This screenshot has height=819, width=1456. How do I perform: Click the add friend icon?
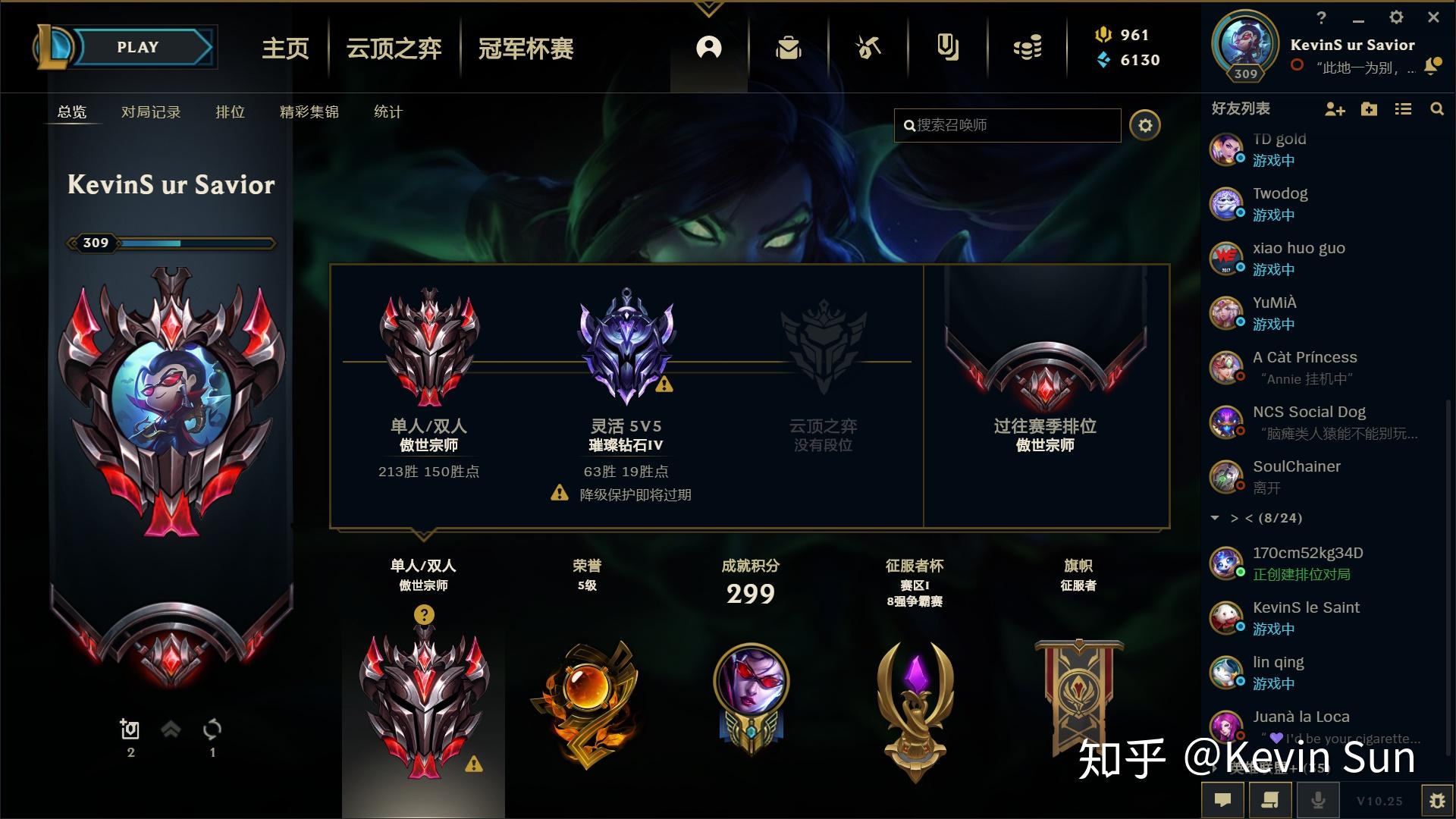1335,109
